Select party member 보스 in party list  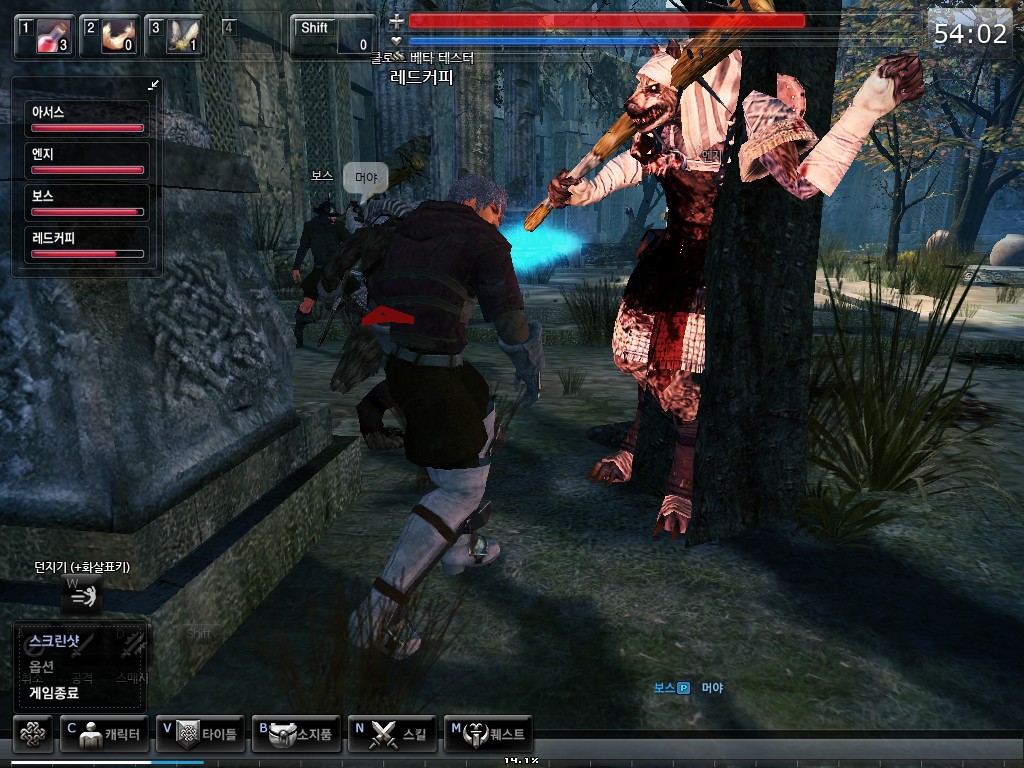point(87,202)
